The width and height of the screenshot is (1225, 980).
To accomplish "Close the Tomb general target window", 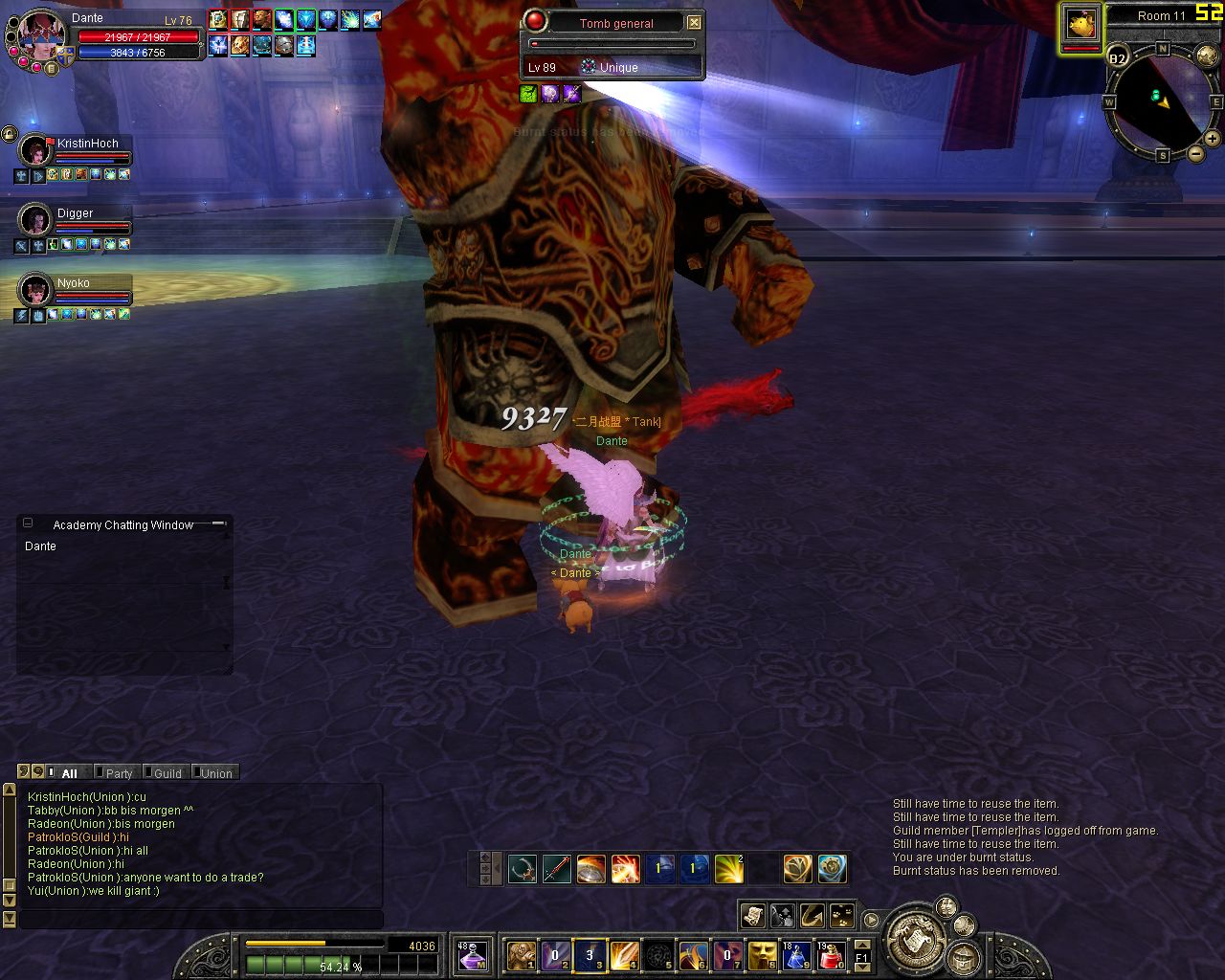I will click(x=695, y=23).
